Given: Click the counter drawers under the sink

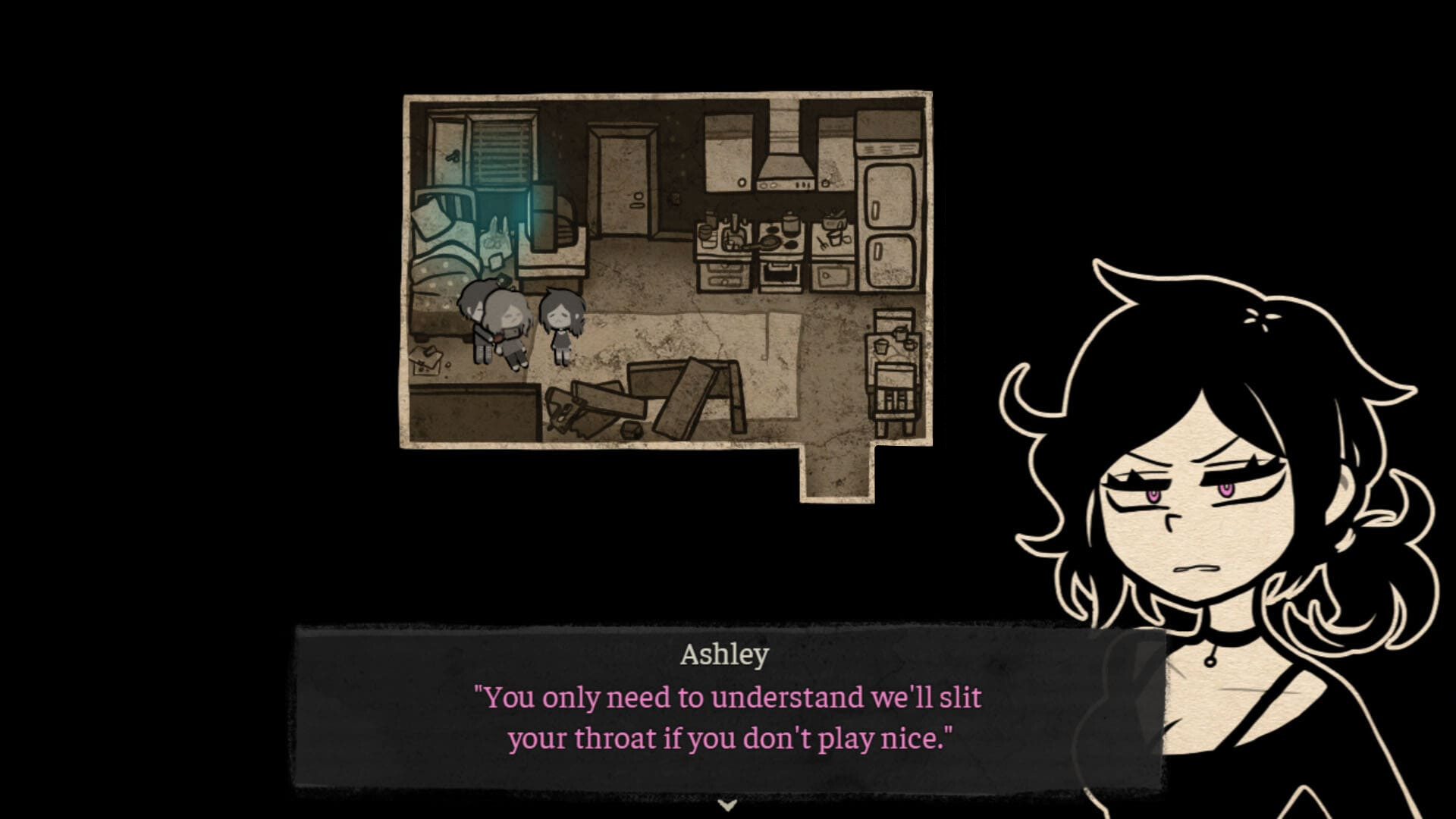Looking at the screenshot, I should [x=723, y=275].
